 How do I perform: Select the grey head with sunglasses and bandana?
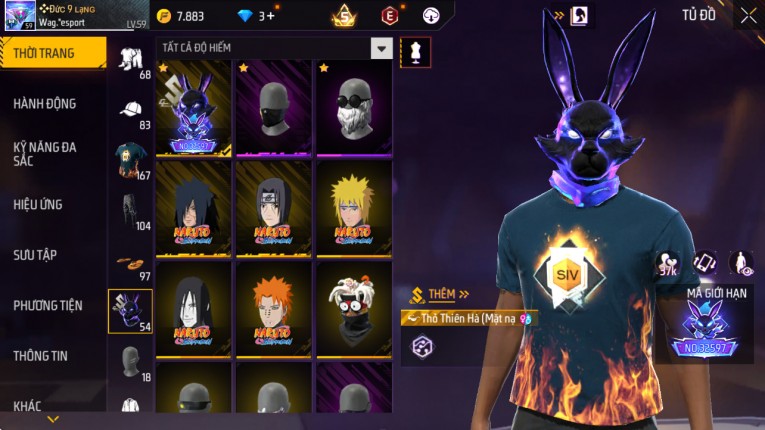pos(354,108)
